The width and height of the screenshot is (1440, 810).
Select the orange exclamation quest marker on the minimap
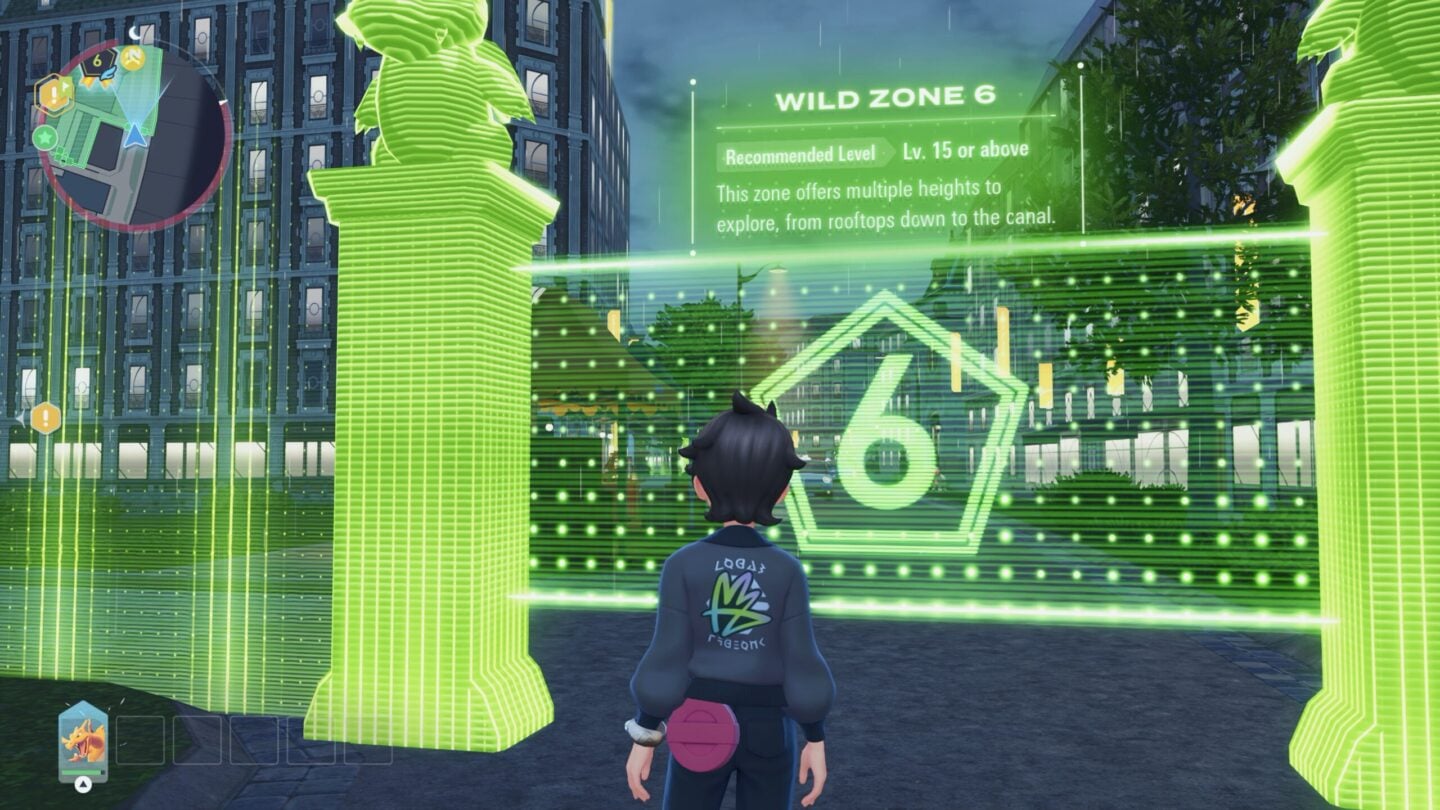[54, 92]
